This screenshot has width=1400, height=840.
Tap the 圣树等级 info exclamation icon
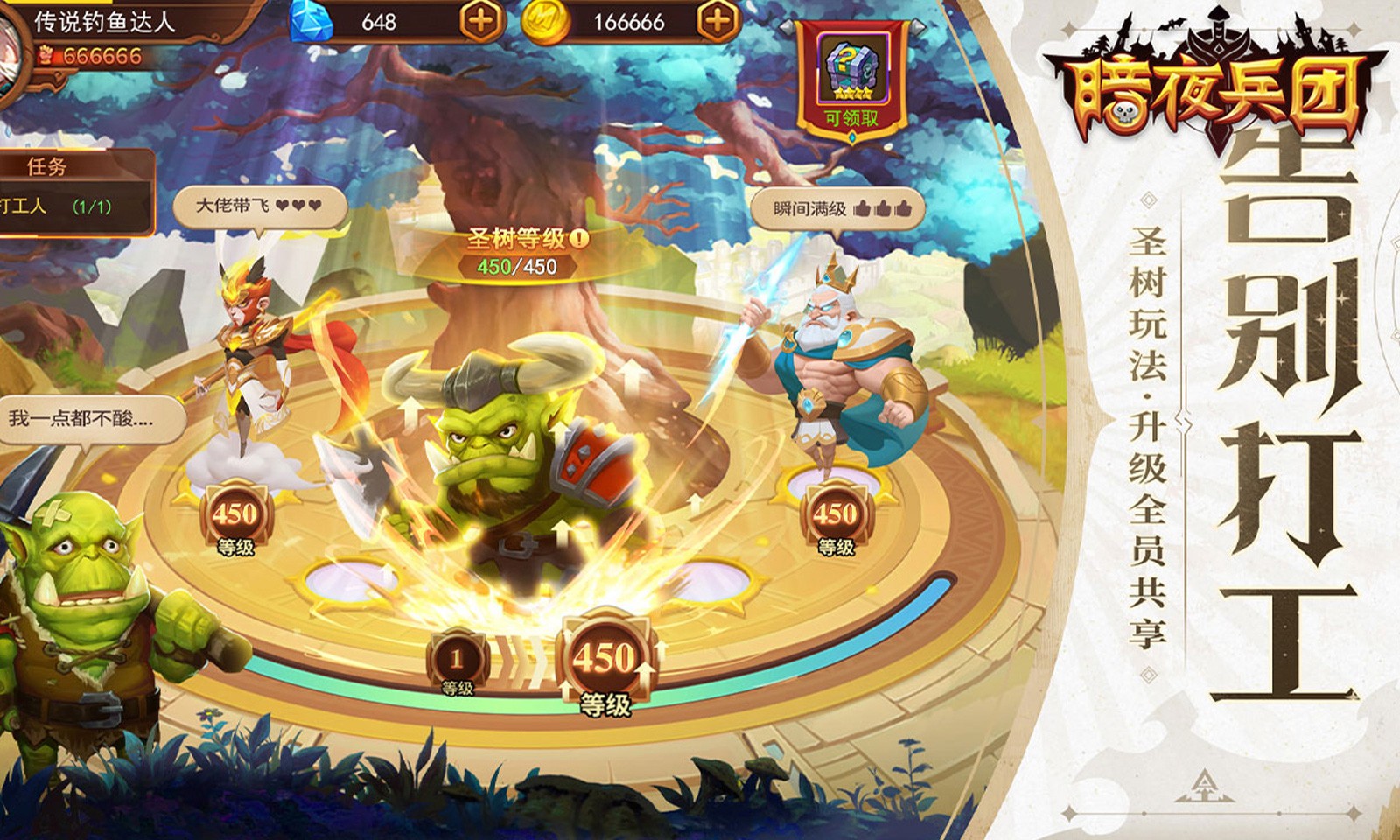point(580,238)
